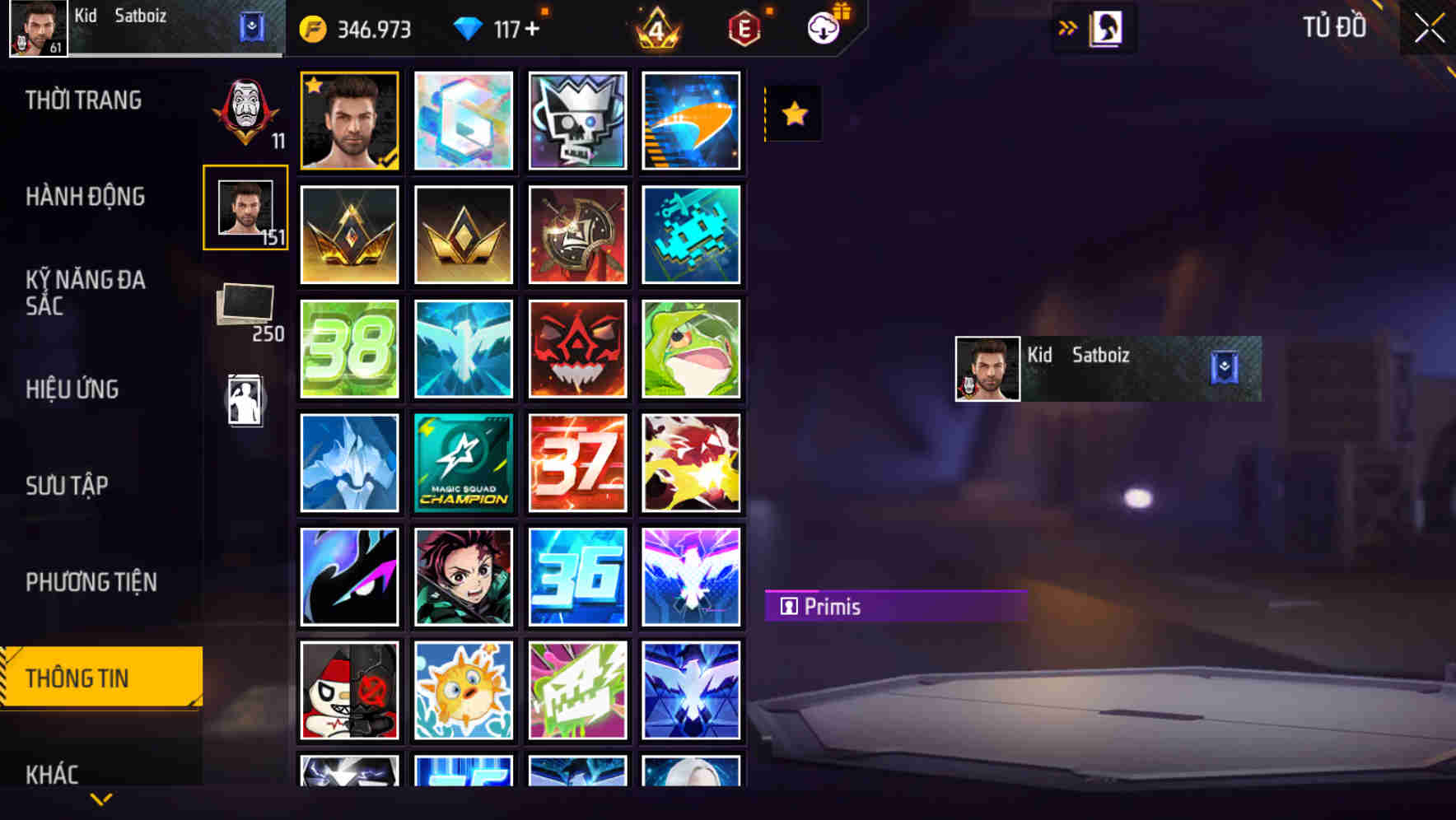The height and width of the screenshot is (820, 1456).
Task: Open the THỜI TRANG section
Action: click(x=84, y=100)
